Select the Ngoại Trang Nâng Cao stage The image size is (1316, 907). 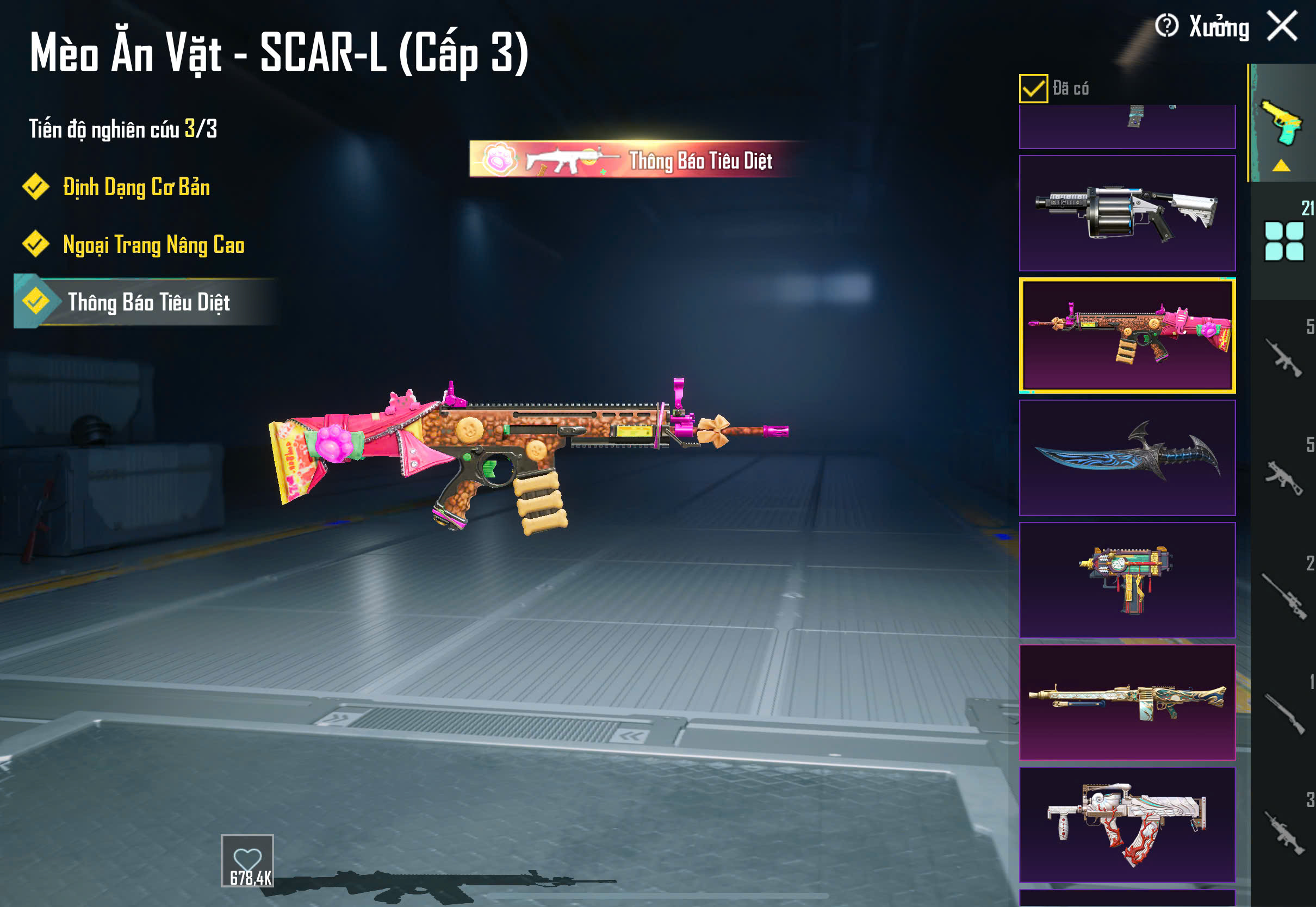tap(152, 245)
